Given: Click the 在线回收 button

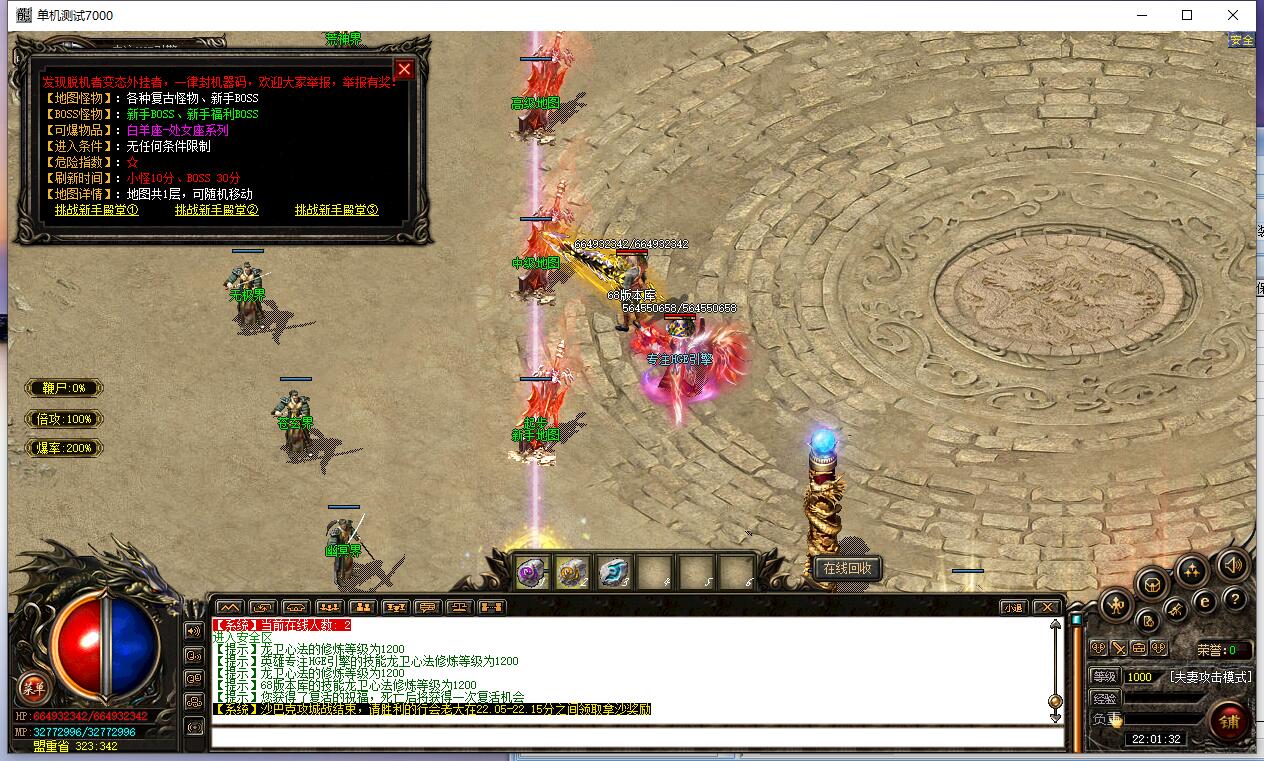Looking at the screenshot, I should coord(848,569).
